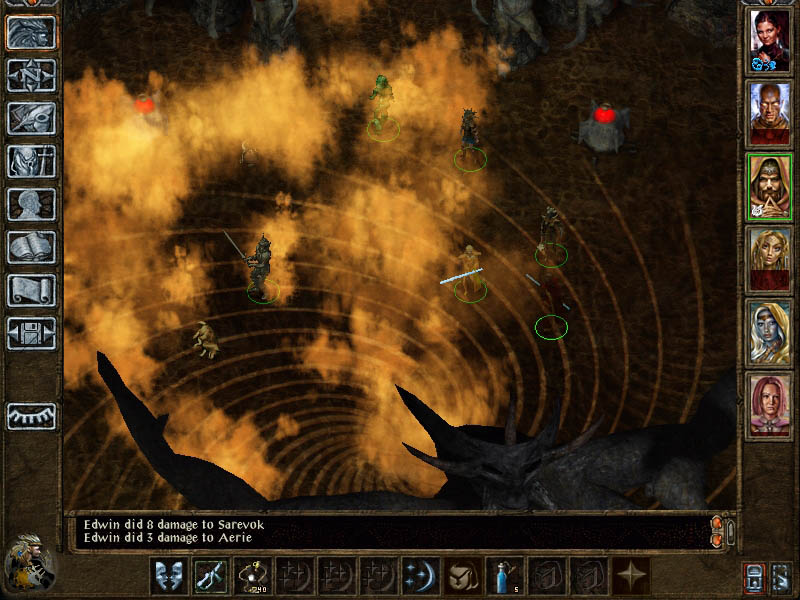
Task: Open the options floppy disk menu
Action: [x=31, y=333]
